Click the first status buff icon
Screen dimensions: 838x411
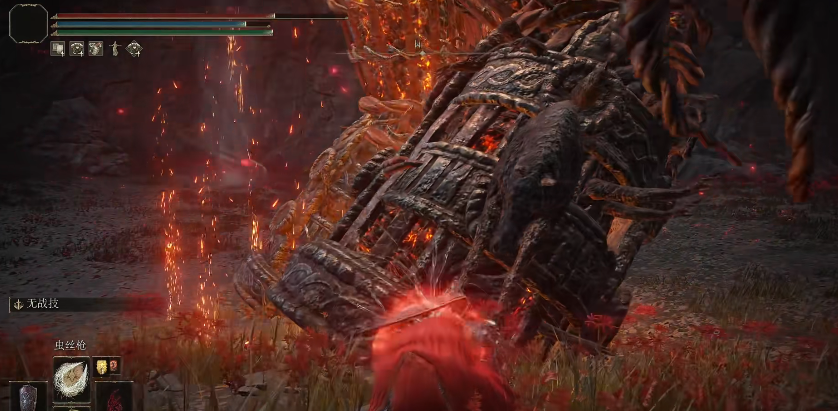pyautogui.click(x=58, y=48)
